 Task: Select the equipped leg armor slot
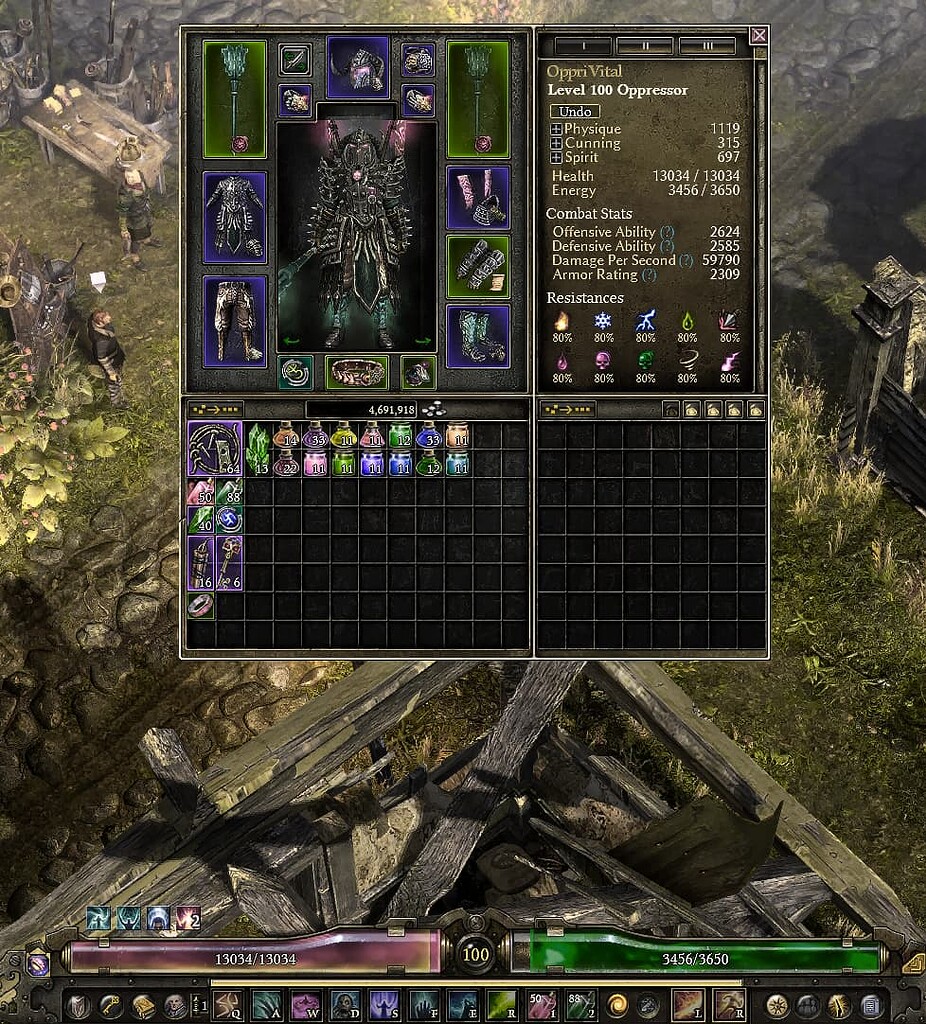235,319
